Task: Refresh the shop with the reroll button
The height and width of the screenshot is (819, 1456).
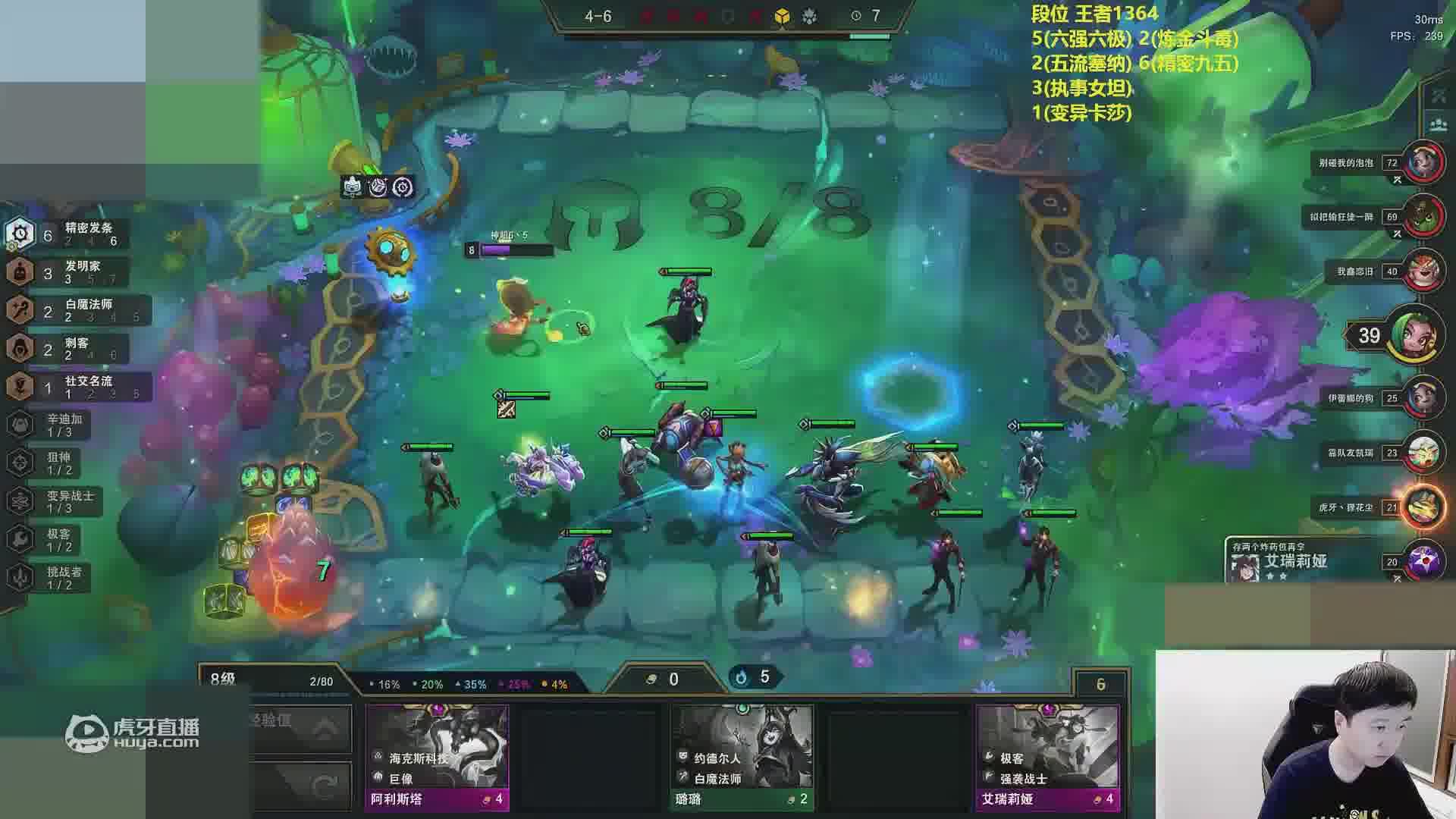Action: (300, 786)
